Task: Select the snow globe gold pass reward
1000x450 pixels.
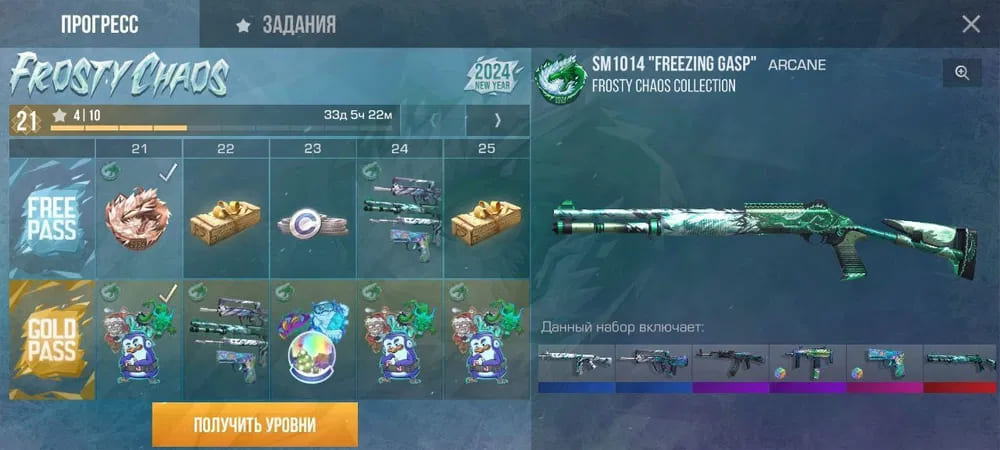Action: click(312, 340)
